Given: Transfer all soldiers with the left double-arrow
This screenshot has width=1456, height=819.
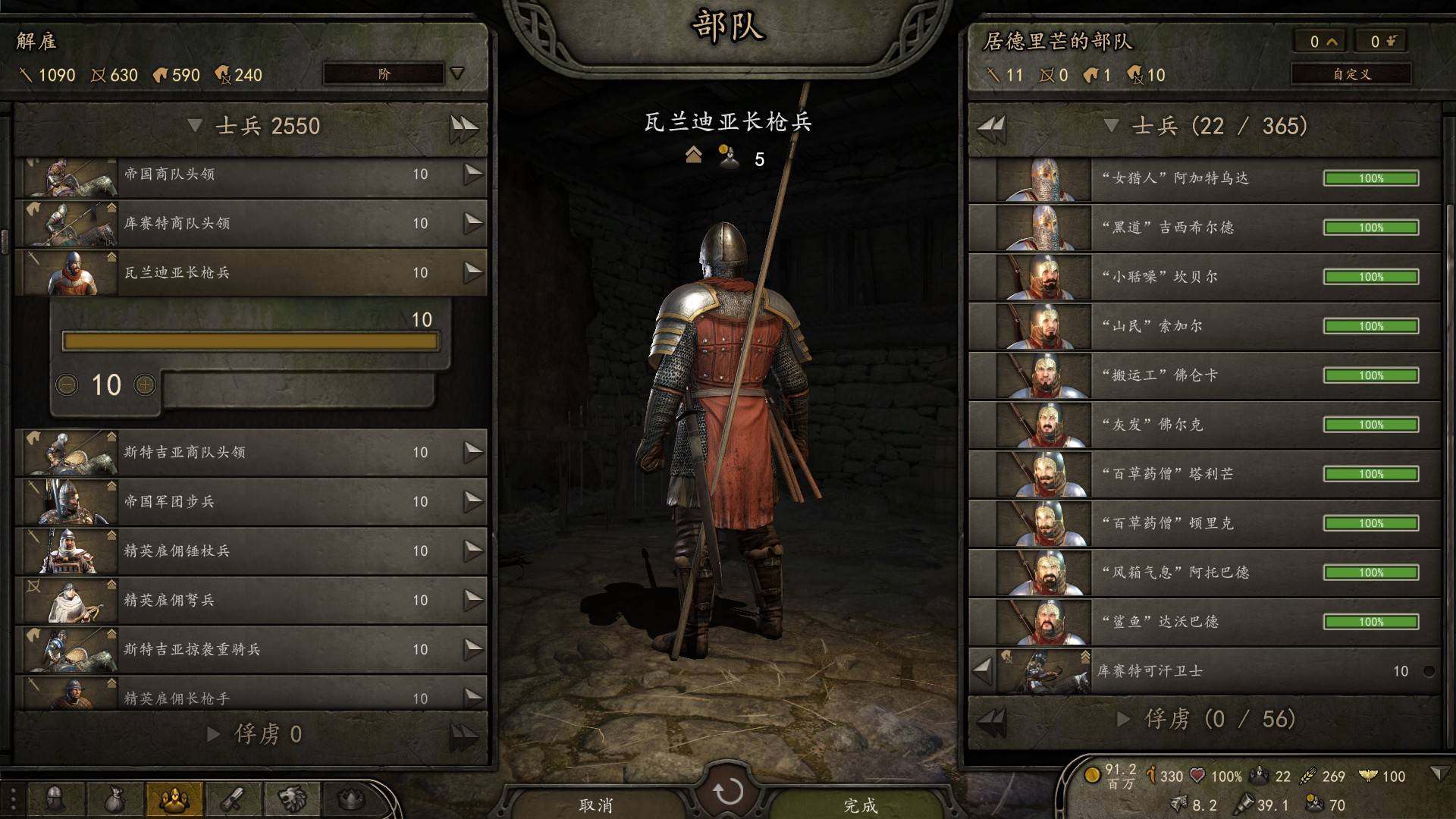Looking at the screenshot, I should coord(992,126).
